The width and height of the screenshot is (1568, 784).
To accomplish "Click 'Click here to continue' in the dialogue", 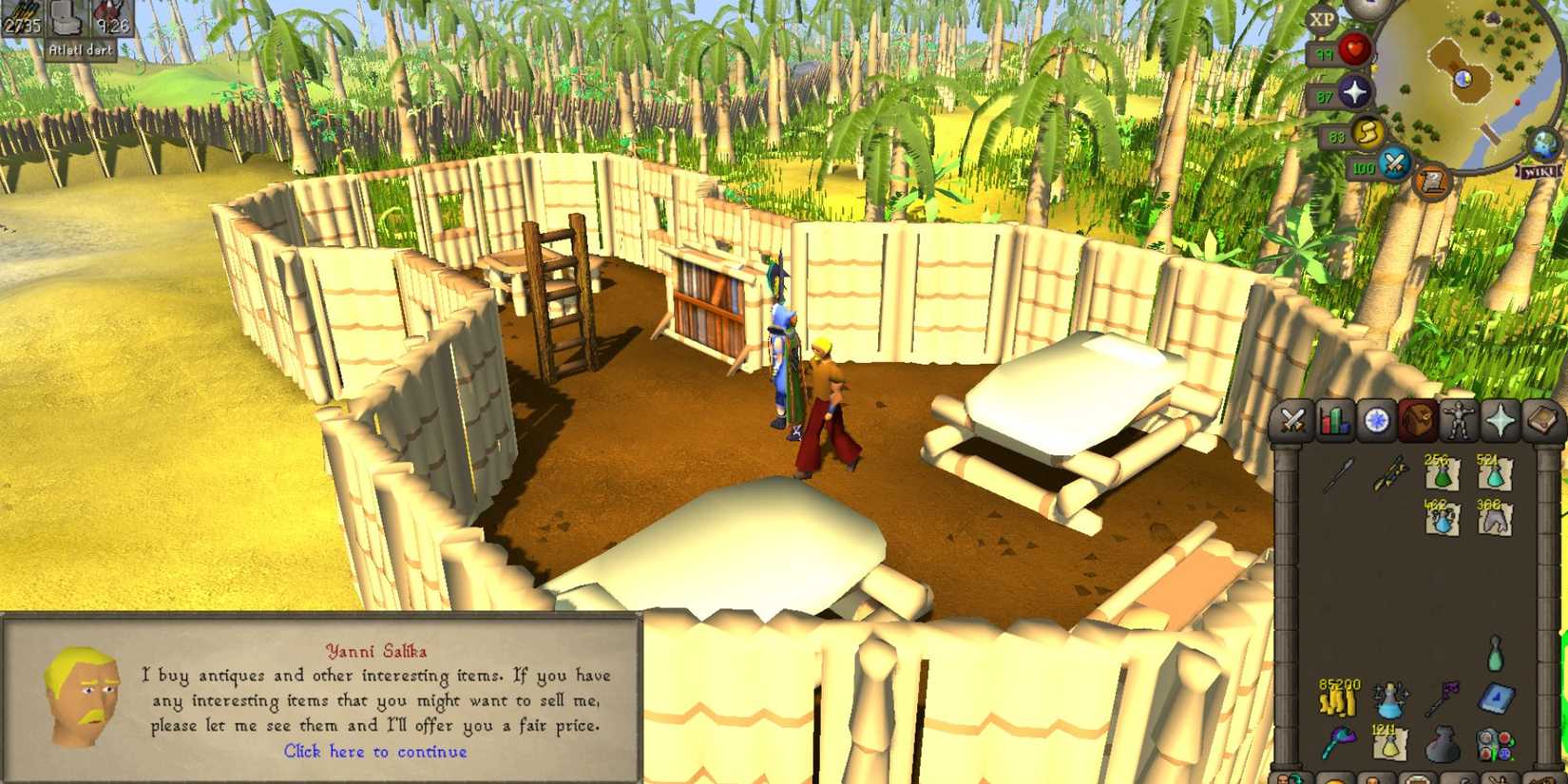I will [x=376, y=752].
